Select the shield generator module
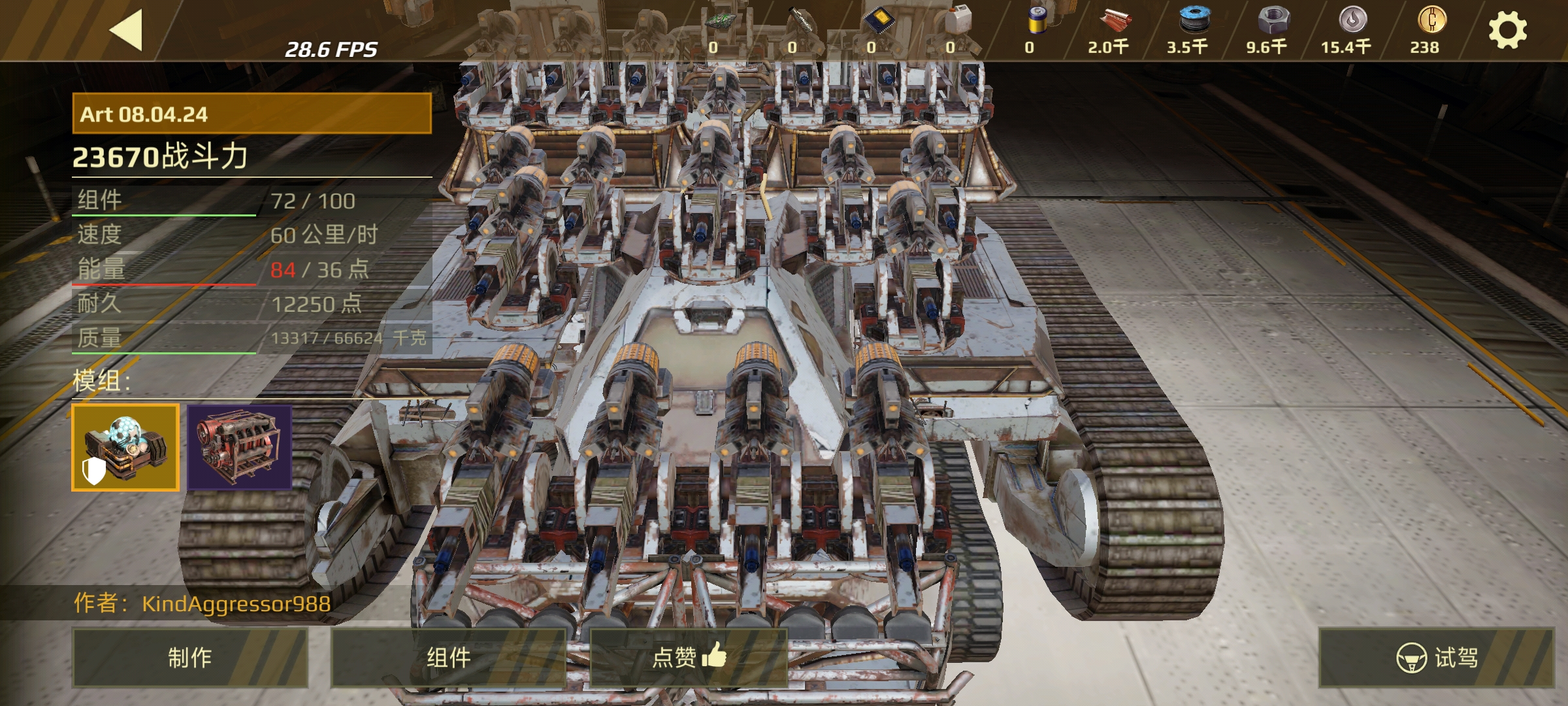 point(125,447)
